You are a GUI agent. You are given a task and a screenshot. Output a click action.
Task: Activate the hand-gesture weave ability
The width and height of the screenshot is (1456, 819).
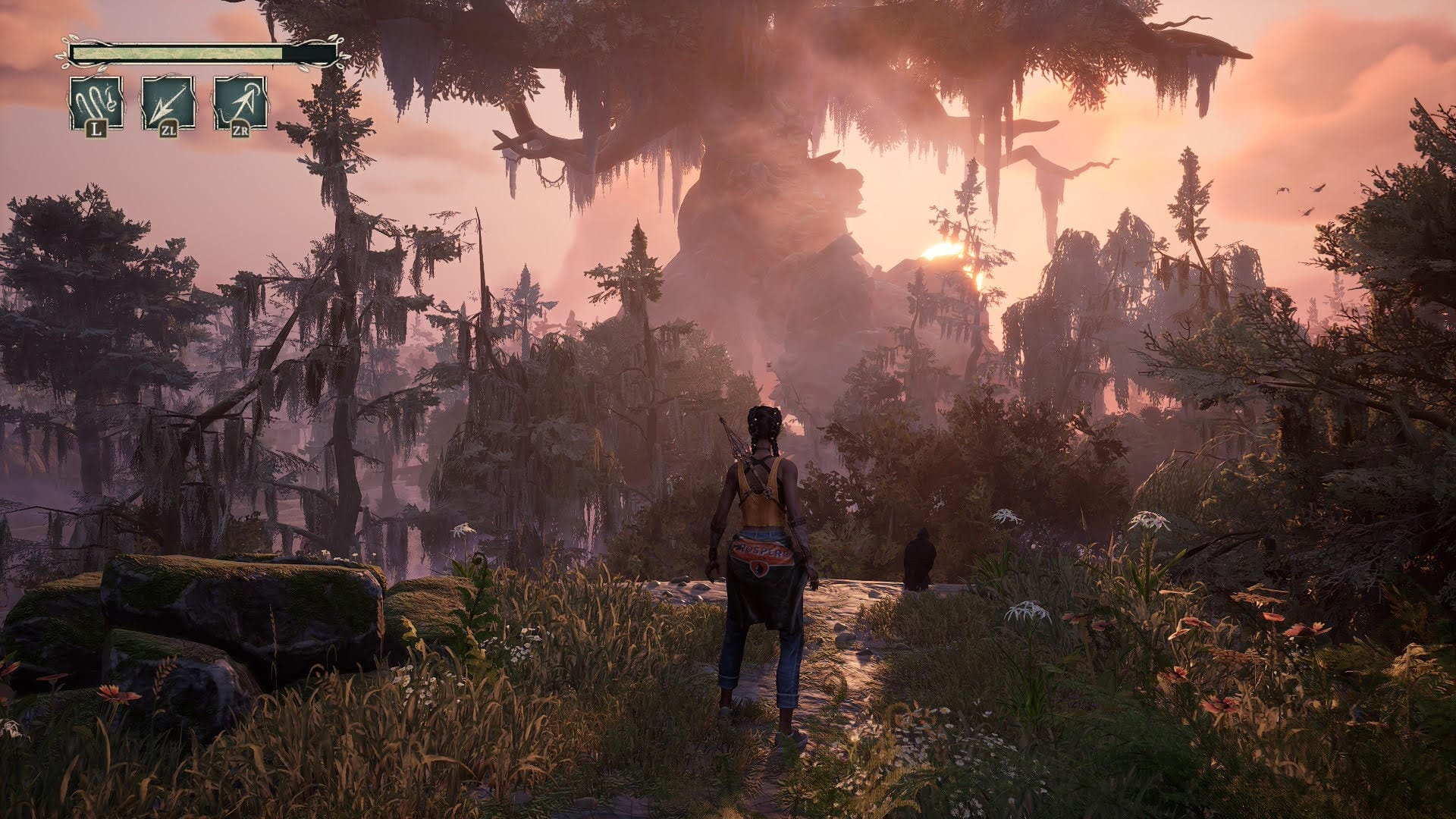tap(96, 103)
